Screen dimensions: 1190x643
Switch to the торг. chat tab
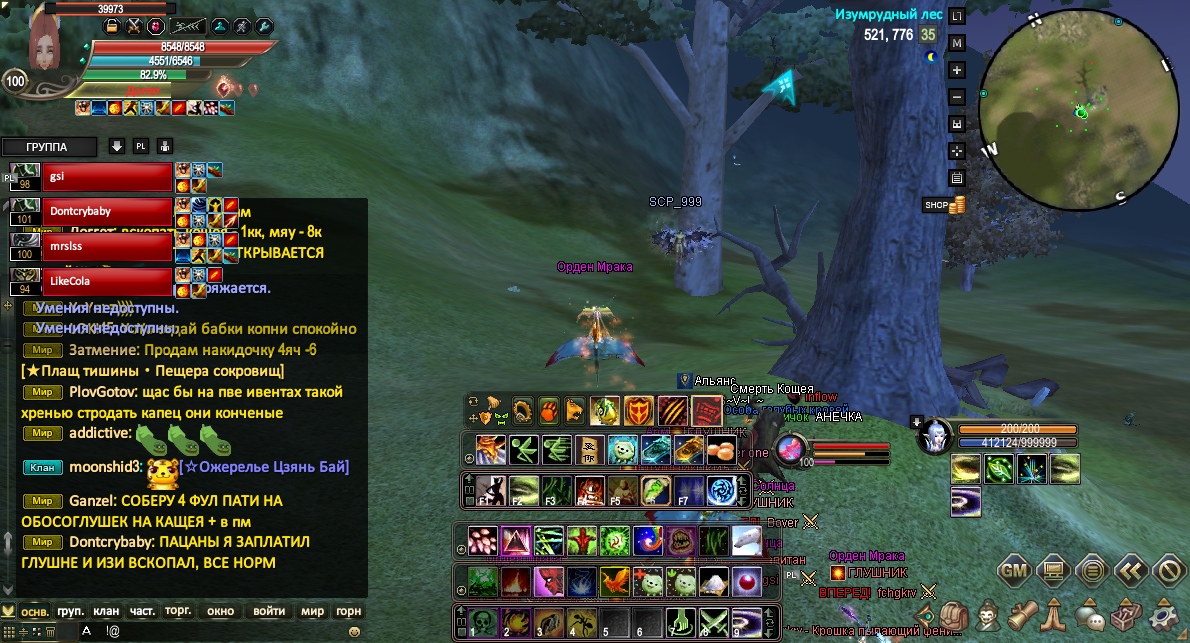(x=179, y=611)
